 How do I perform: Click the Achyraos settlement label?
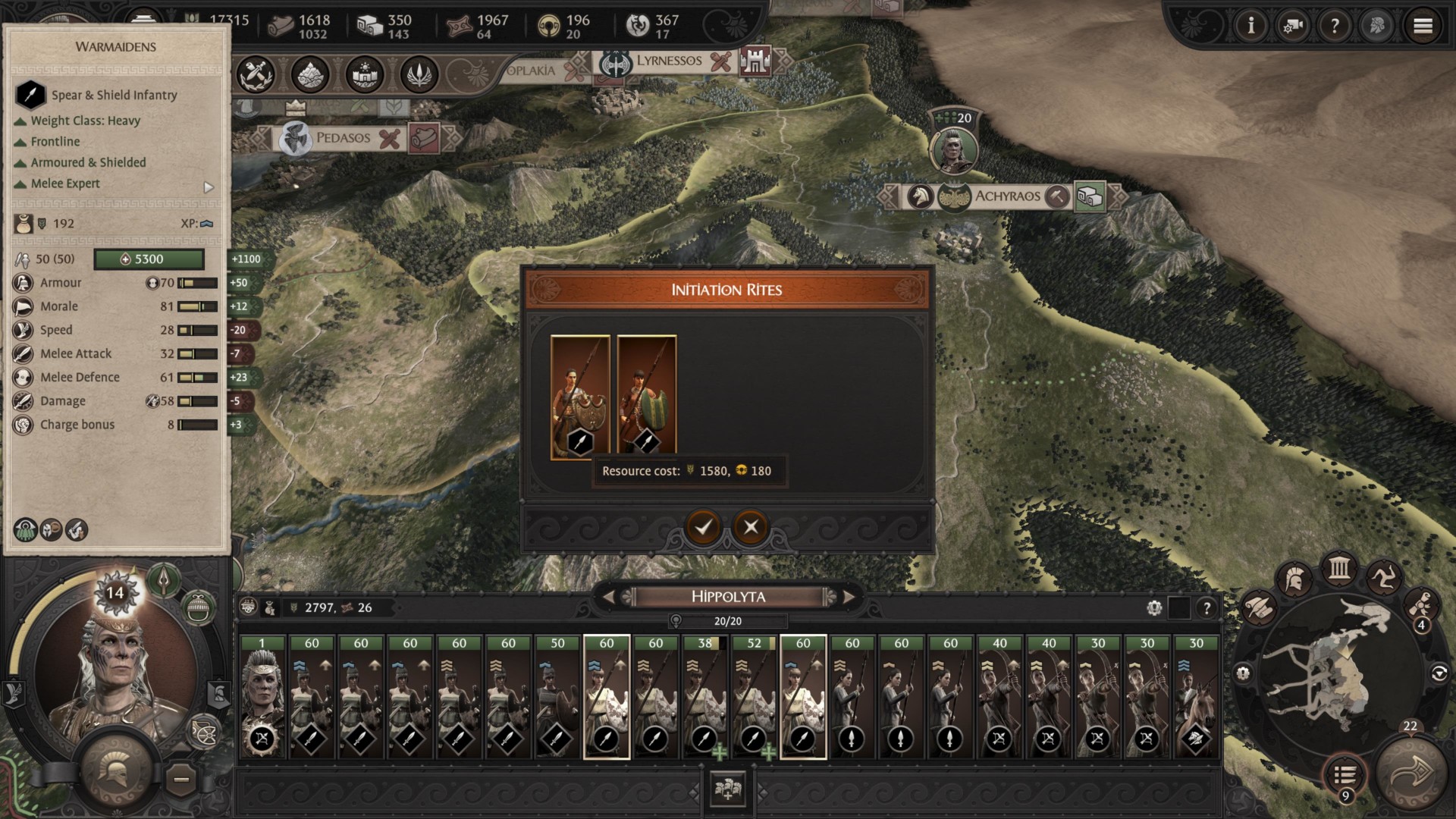click(x=1007, y=196)
